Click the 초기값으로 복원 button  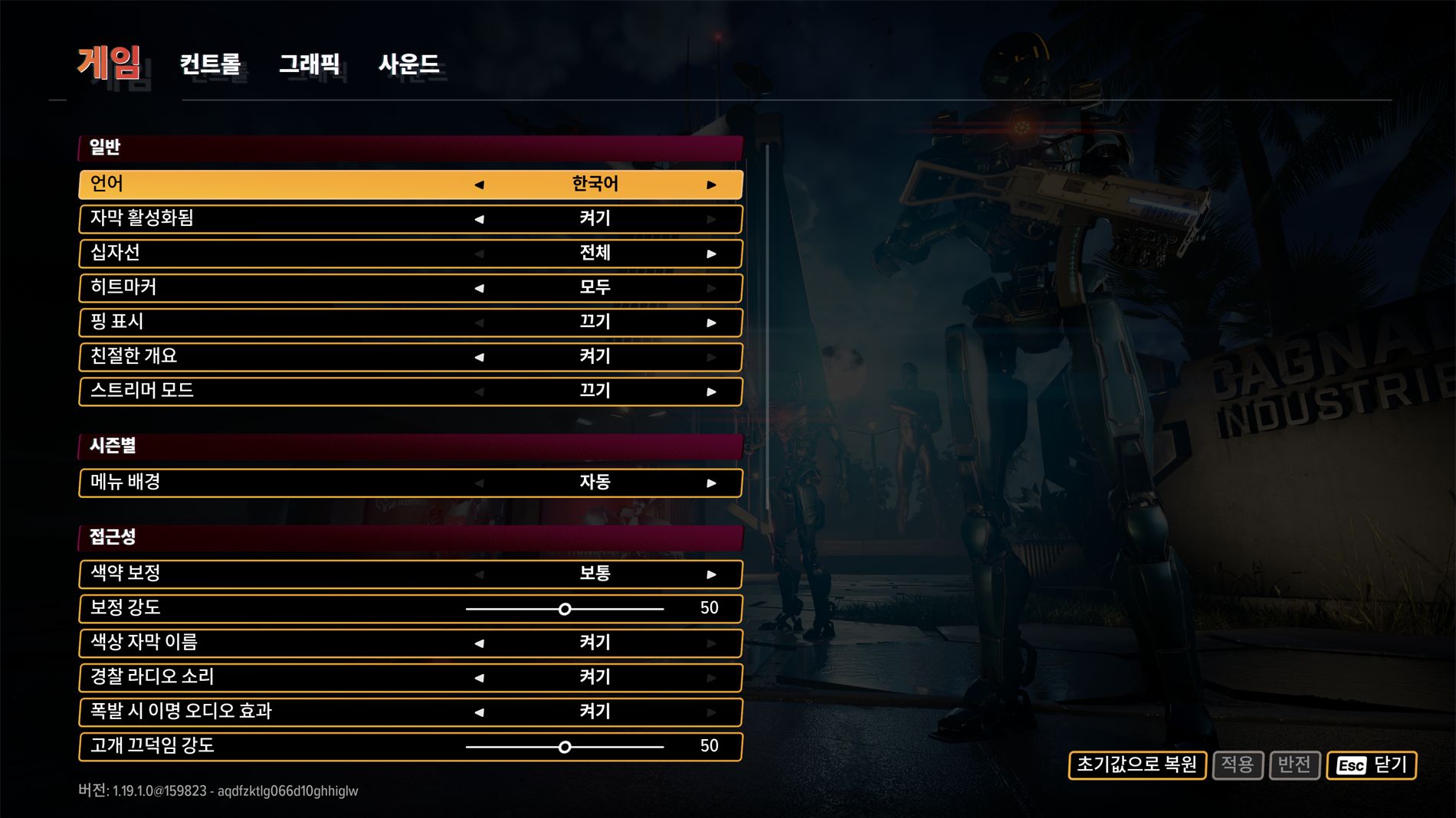[1136, 764]
